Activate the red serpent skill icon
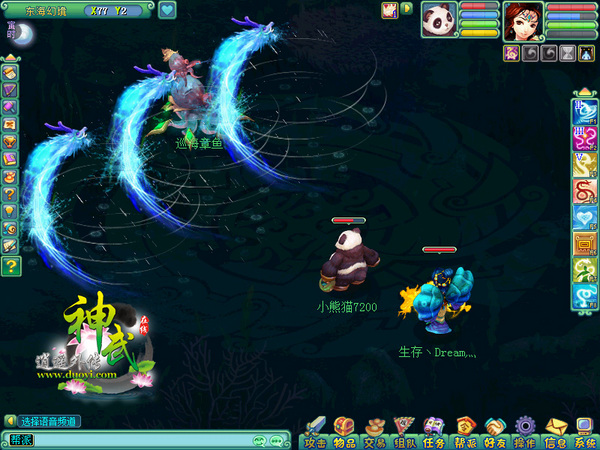Viewport: 600px width, 450px height. [x=584, y=189]
